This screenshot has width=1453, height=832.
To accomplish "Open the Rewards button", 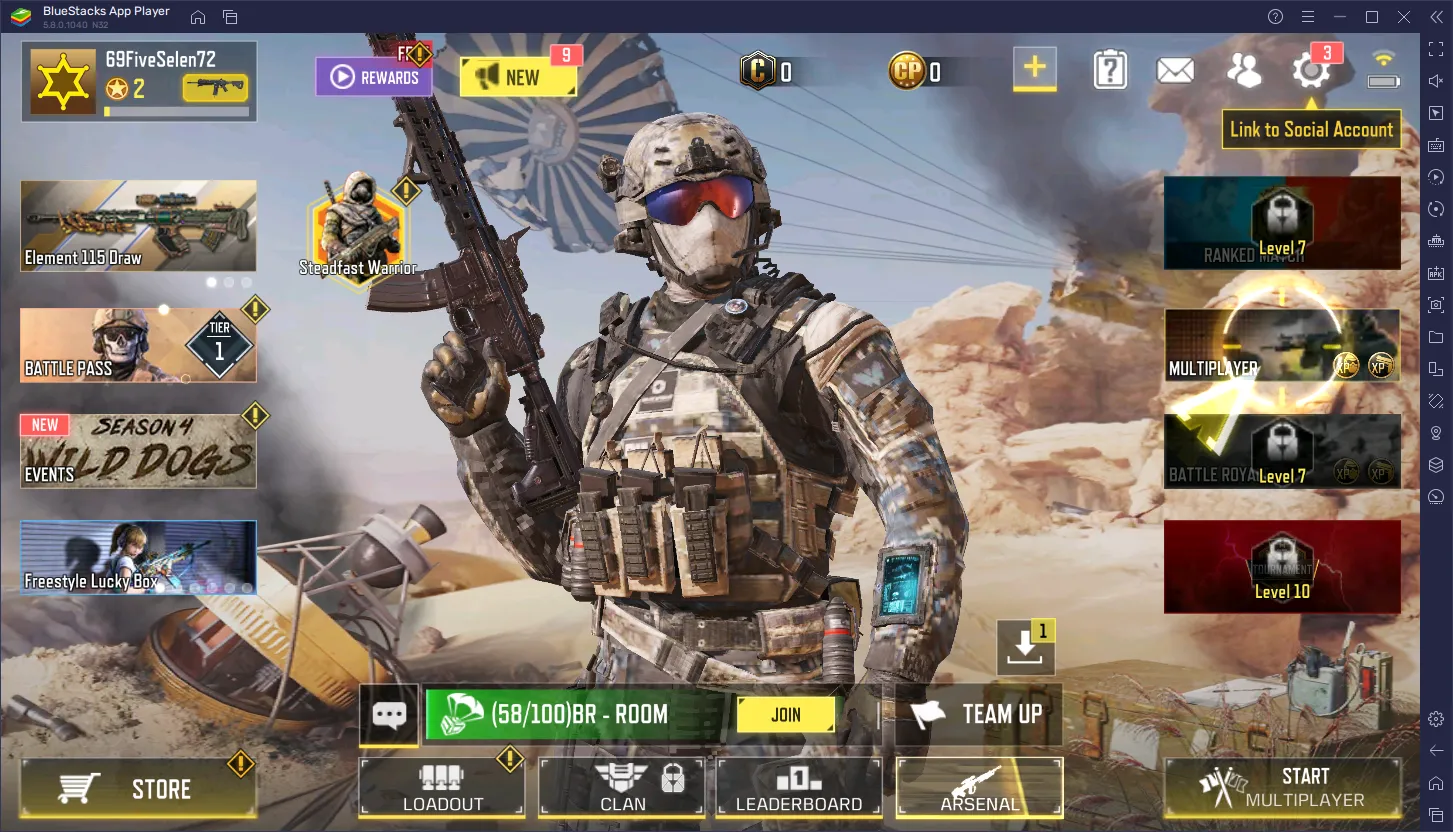I will [374, 77].
